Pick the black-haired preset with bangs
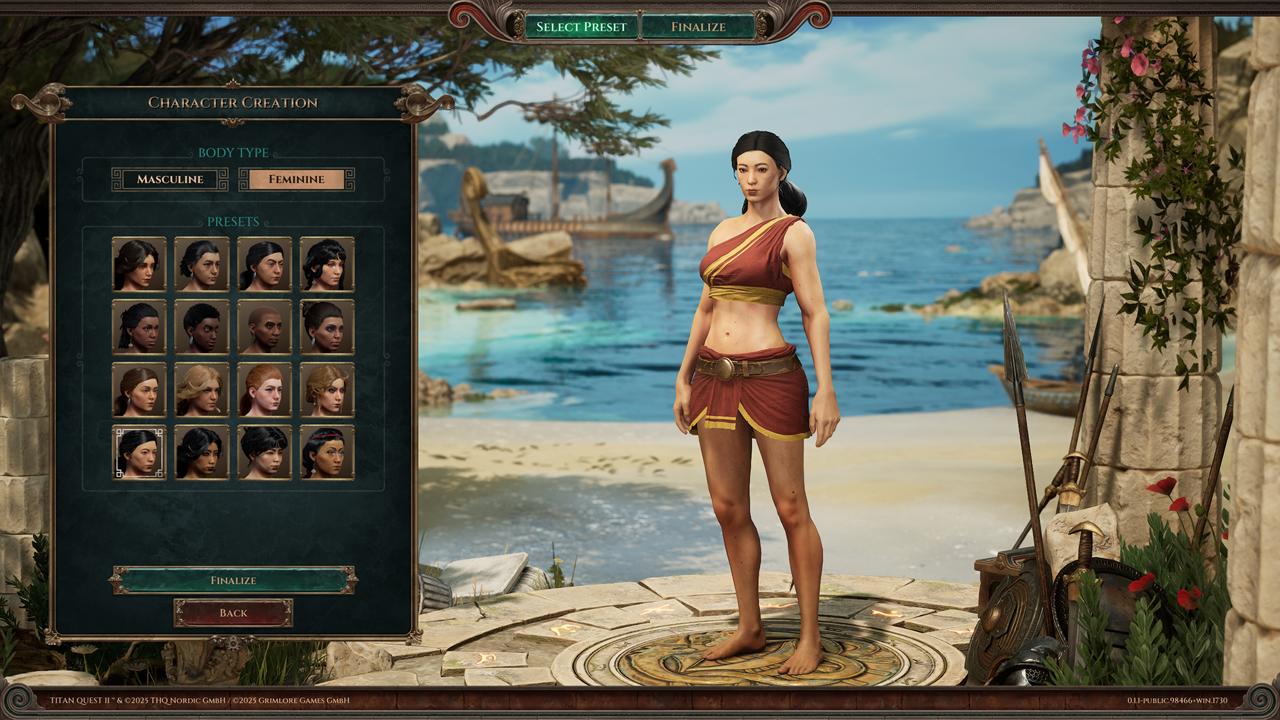Image resolution: width=1280 pixels, height=720 pixels. 264,452
